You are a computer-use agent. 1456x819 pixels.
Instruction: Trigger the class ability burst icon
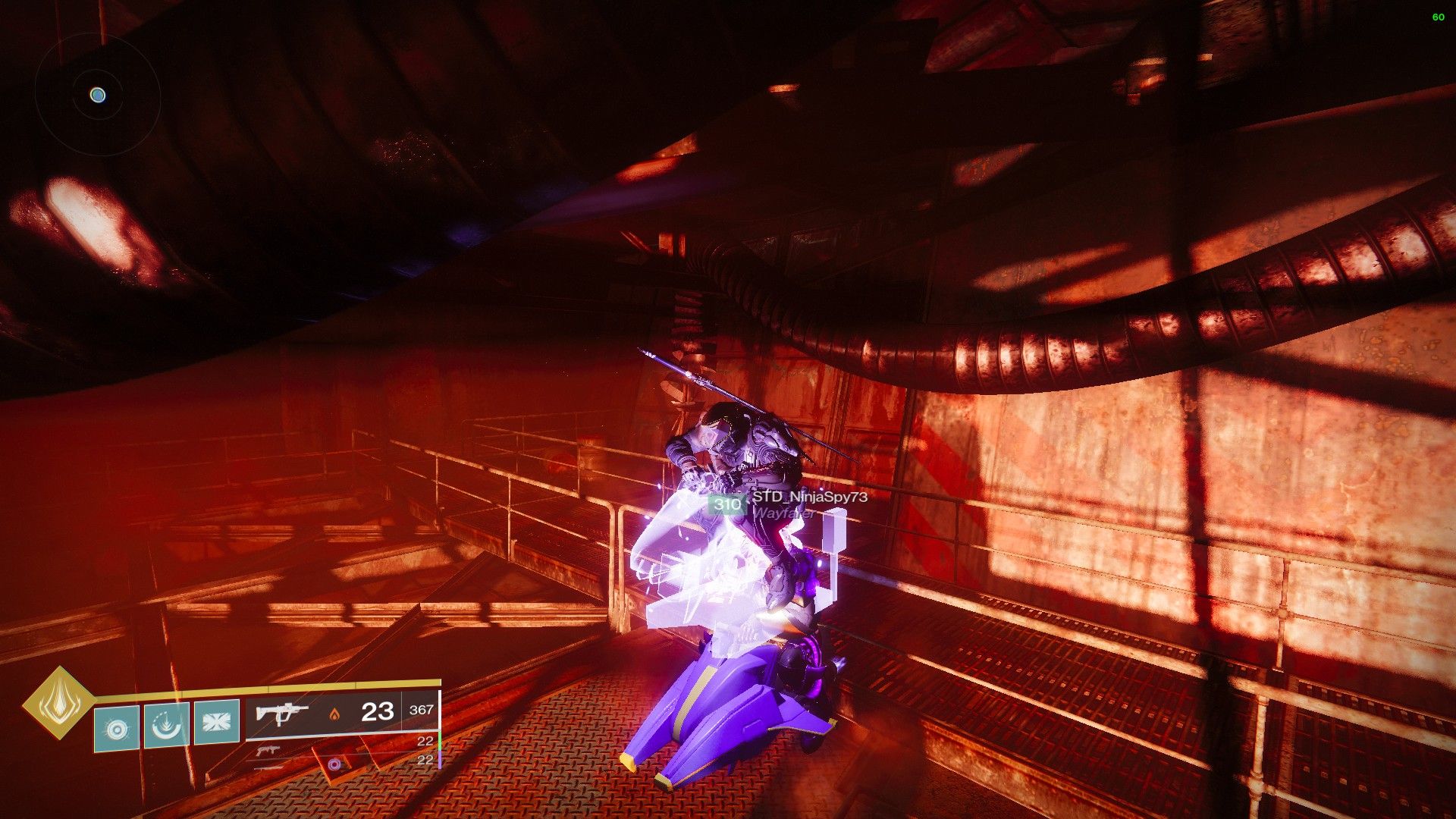217,721
